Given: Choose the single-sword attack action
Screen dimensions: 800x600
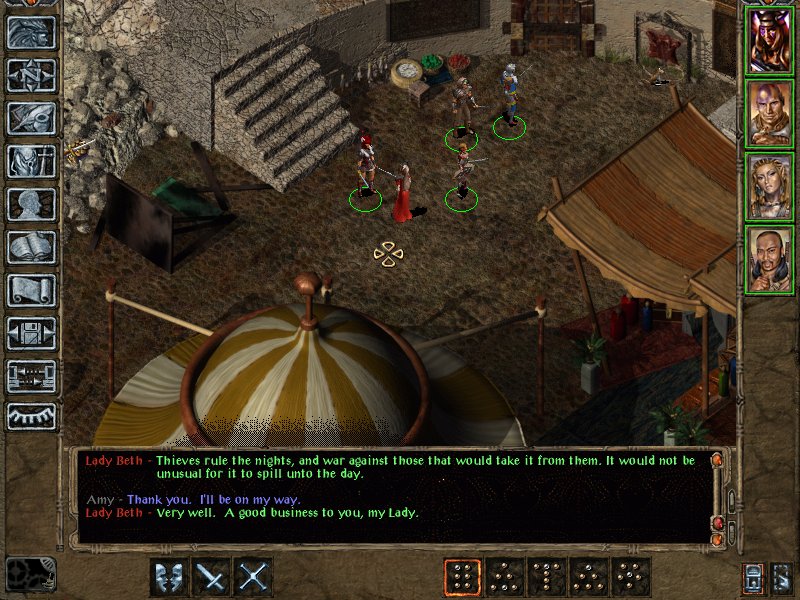Looking at the screenshot, I should [x=211, y=577].
